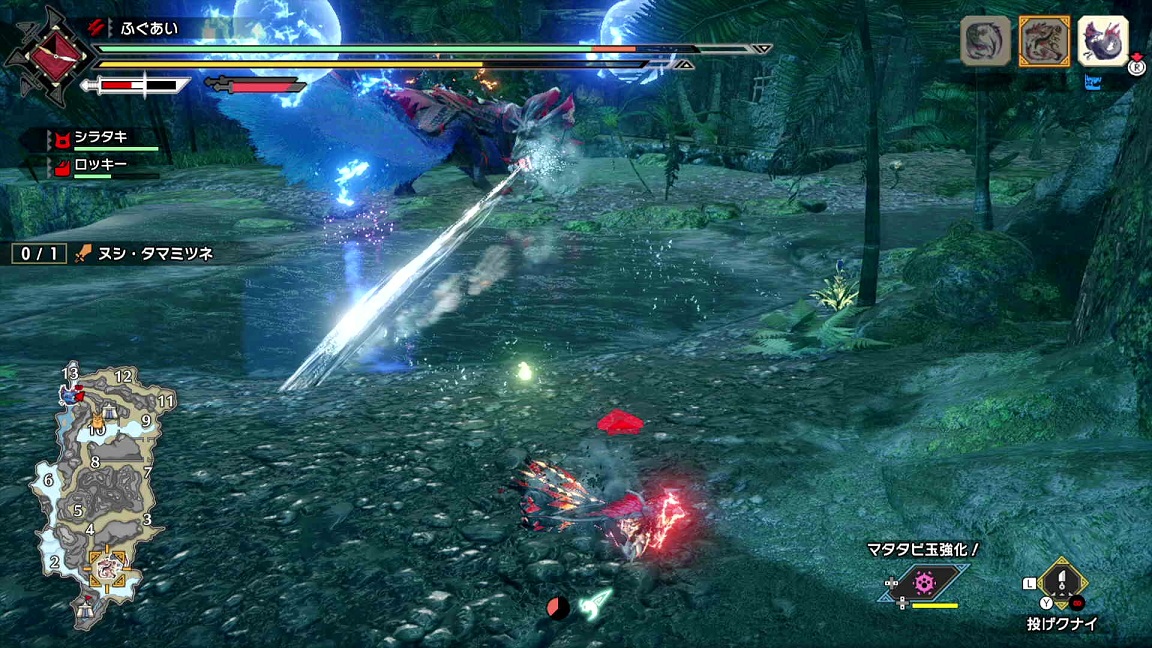Screen dimensions: 1152x648
Task: Use the 投げクナイ kunai slot
Action: pos(1062,583)
